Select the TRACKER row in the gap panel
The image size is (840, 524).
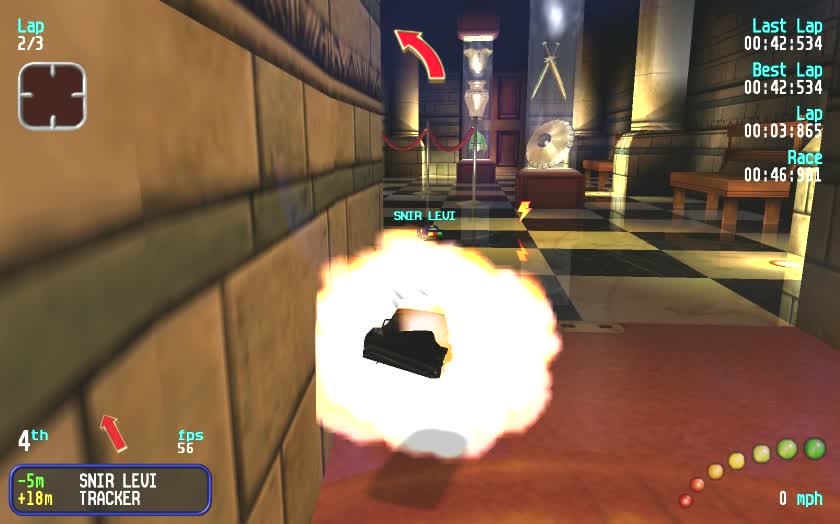click(110, 498)
